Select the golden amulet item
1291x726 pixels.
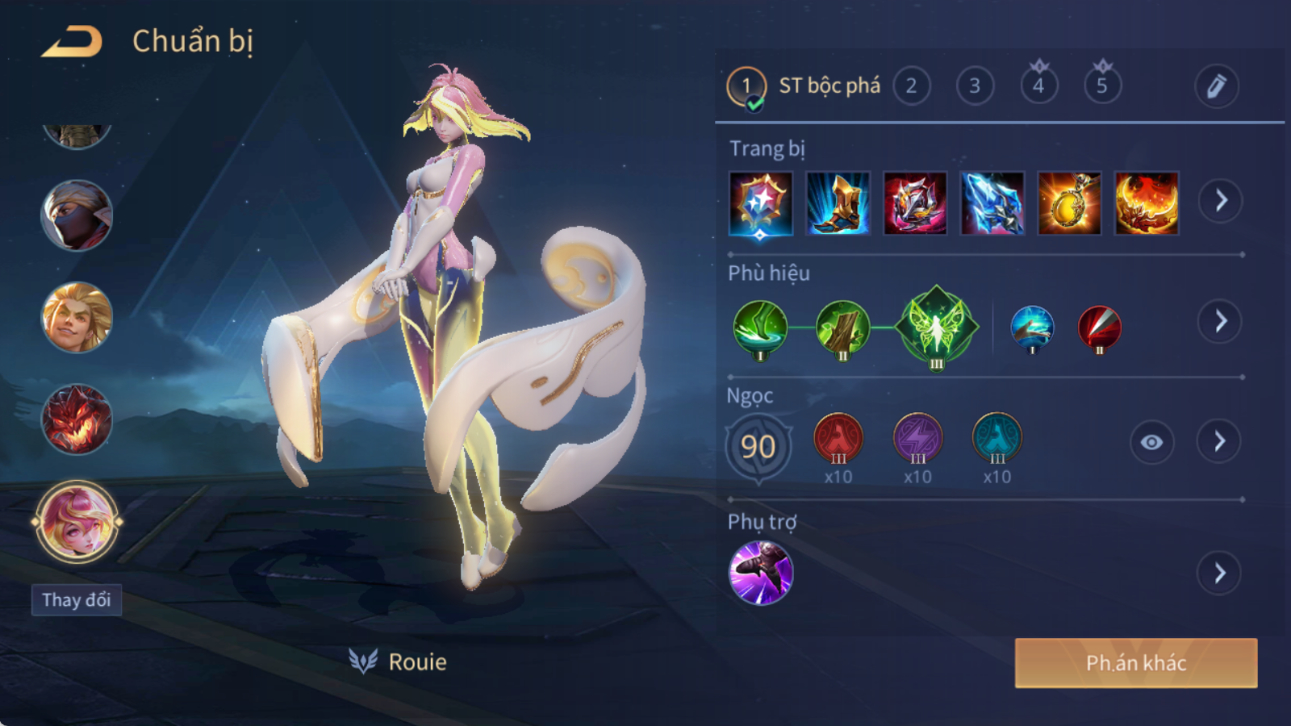tap(1069, 204)
